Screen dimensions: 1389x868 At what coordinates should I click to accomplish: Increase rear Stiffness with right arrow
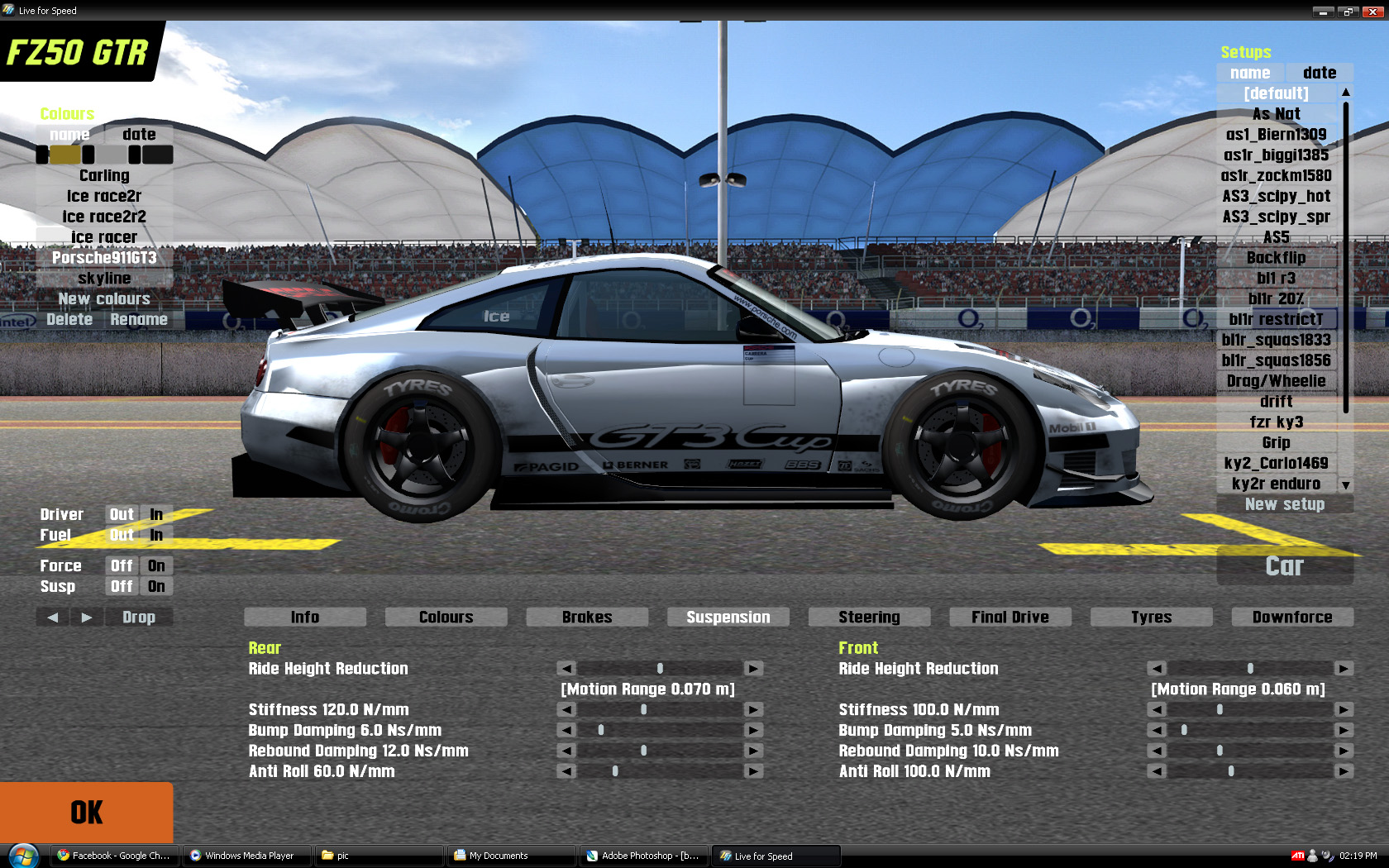[x=753, y=709]
